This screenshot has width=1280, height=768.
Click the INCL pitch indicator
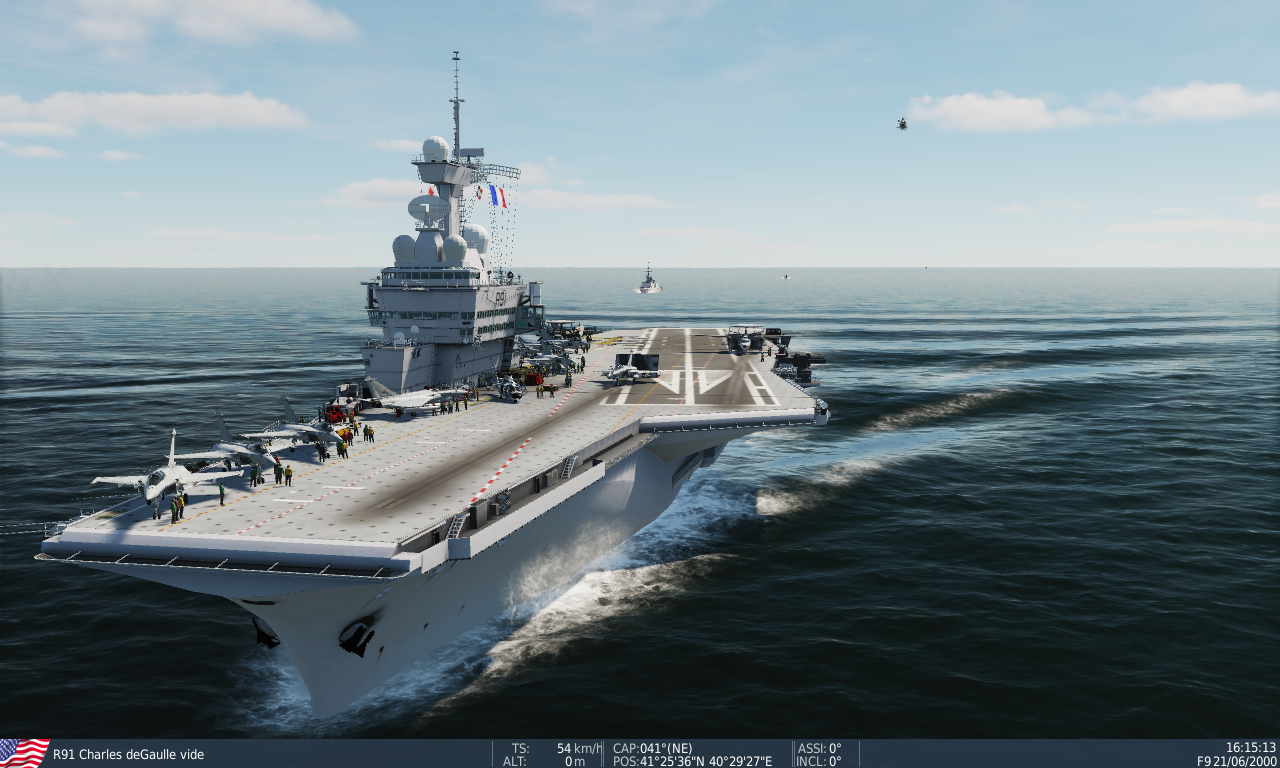[x=818, y=760]
